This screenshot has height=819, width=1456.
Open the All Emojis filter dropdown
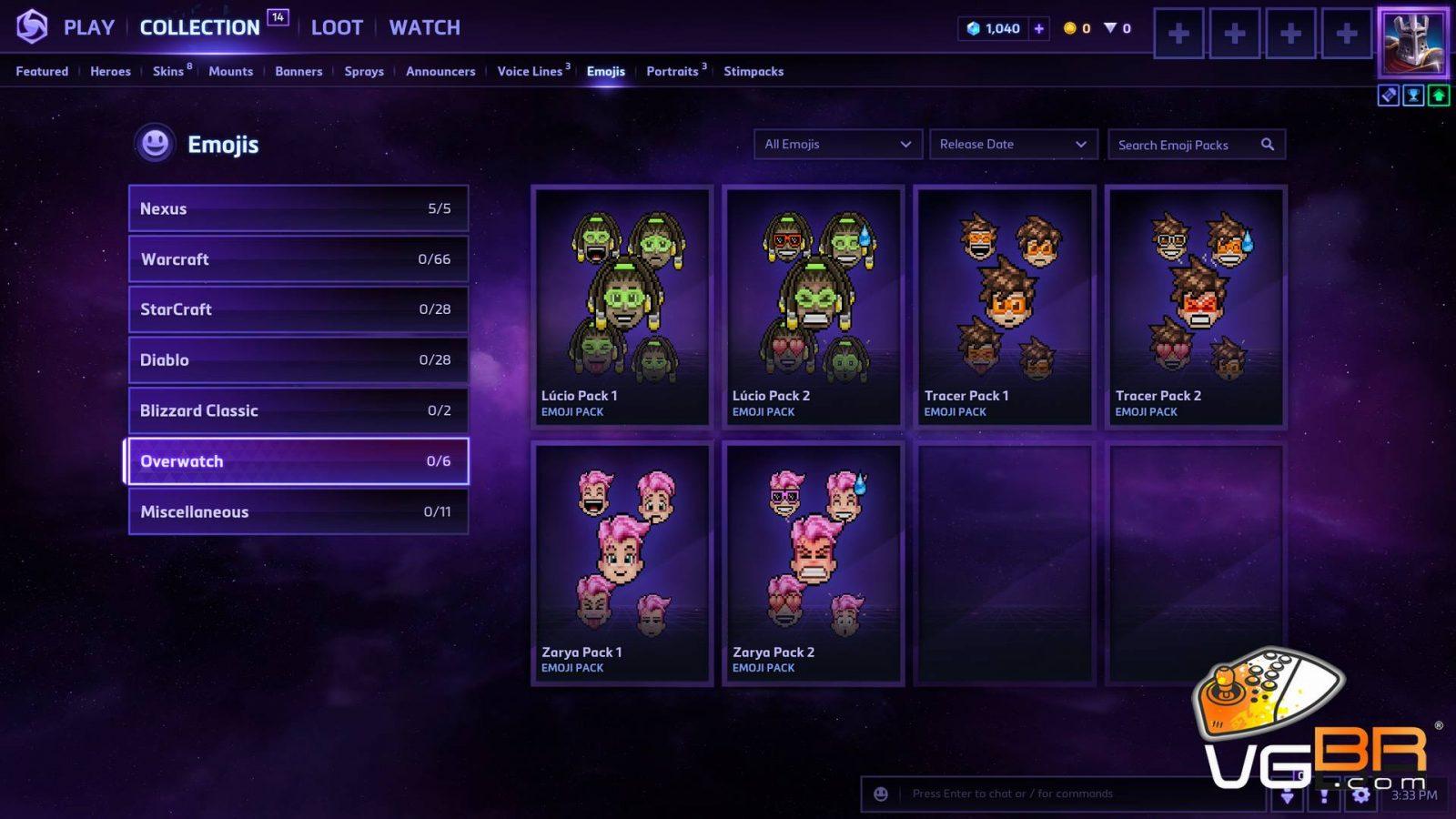point(837,144)
